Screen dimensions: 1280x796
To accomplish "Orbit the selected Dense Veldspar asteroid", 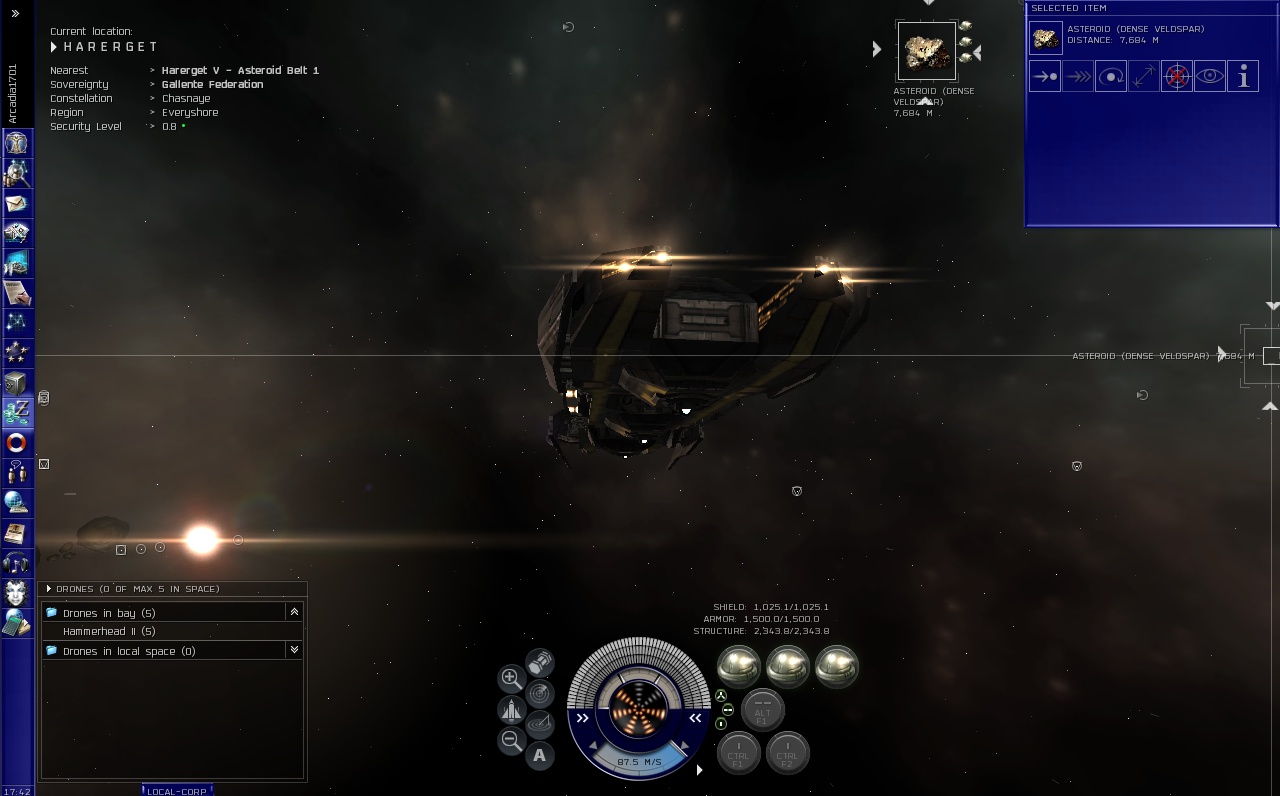I will [1110, 76].
